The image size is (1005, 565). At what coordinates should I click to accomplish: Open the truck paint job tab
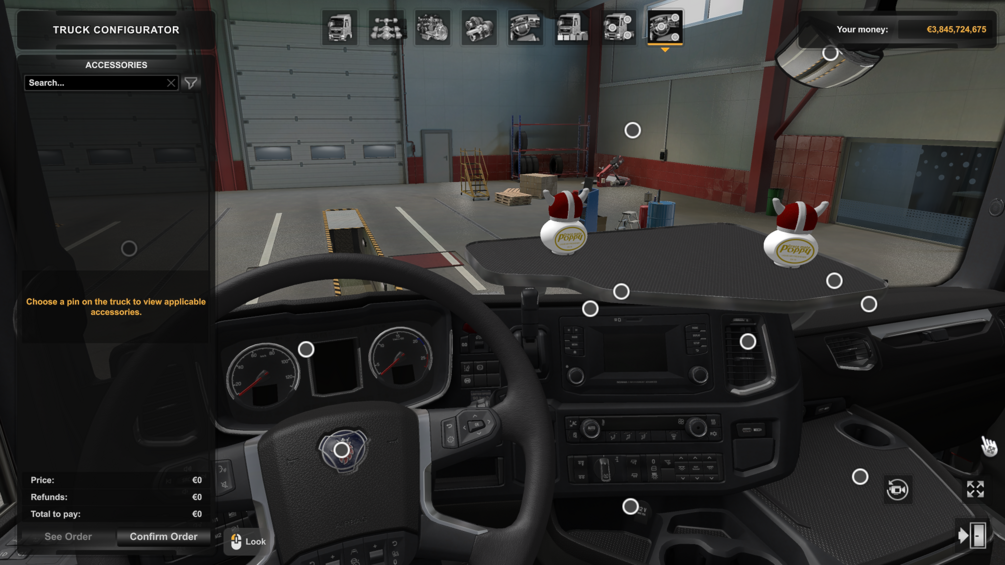point(572,28)
